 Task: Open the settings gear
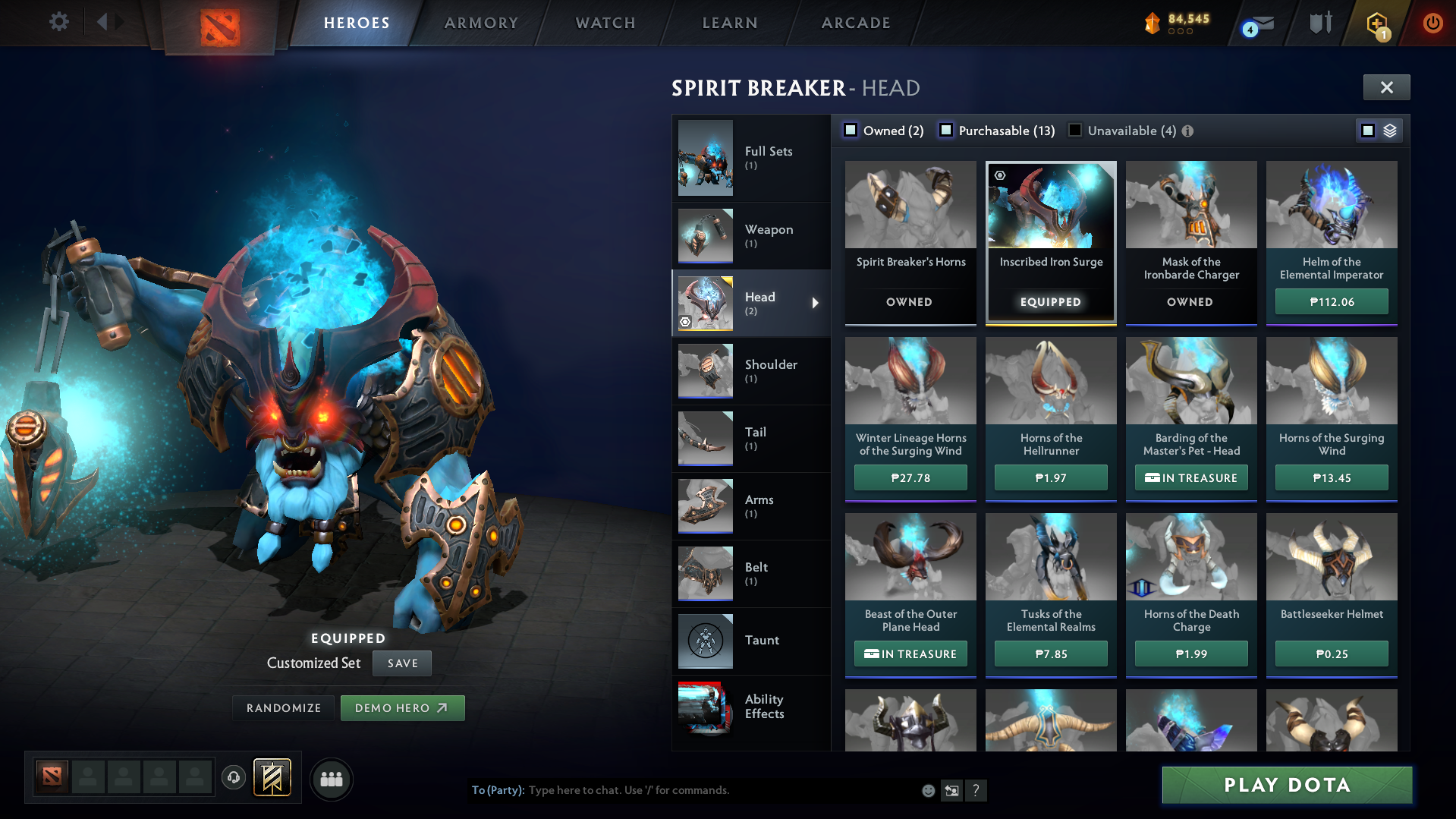[58, 22]
